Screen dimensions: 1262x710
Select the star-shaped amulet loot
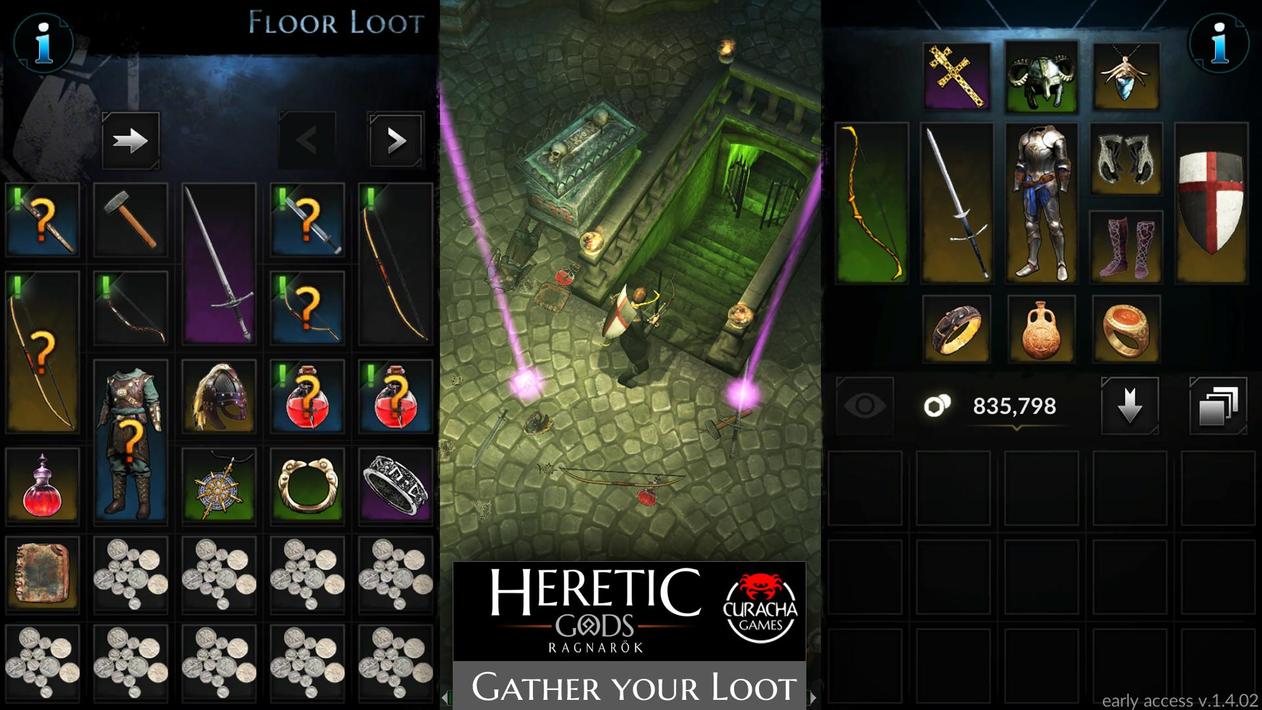[219, 485]
